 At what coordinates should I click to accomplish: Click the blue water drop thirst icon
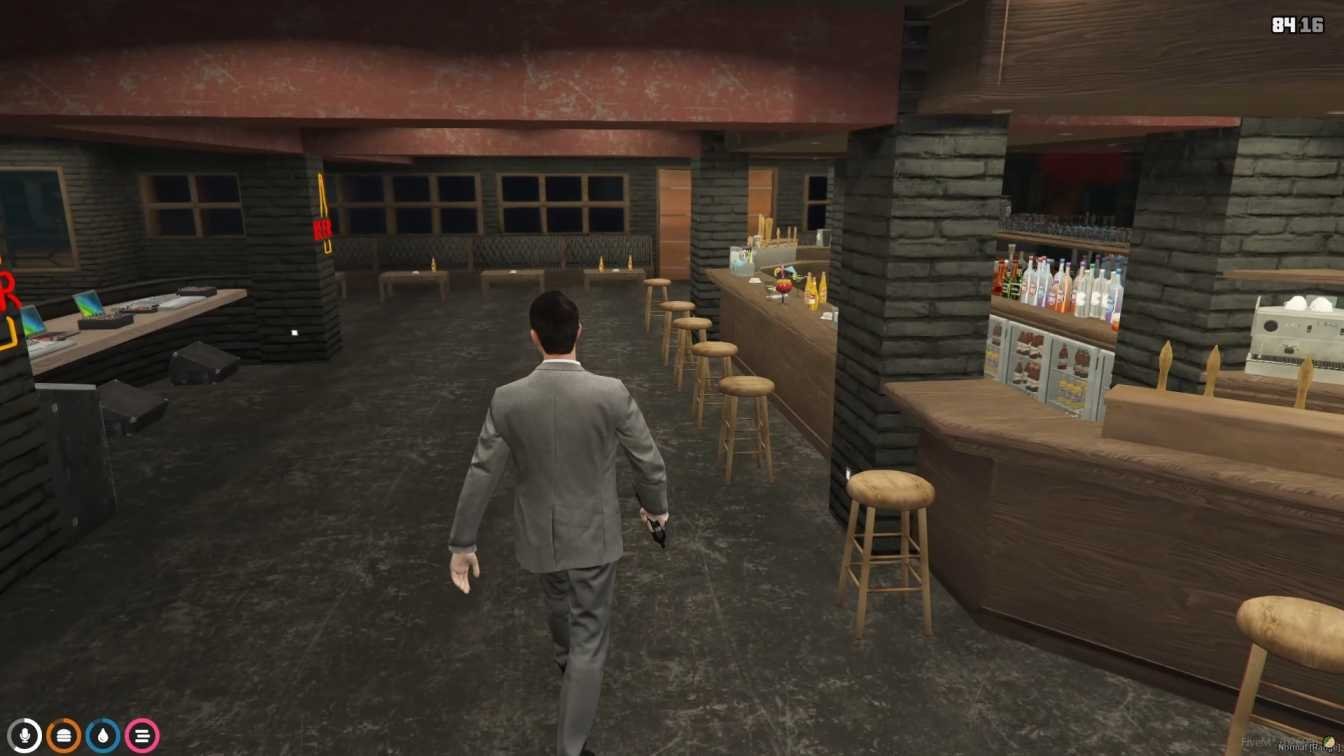[x=103, y=736]
